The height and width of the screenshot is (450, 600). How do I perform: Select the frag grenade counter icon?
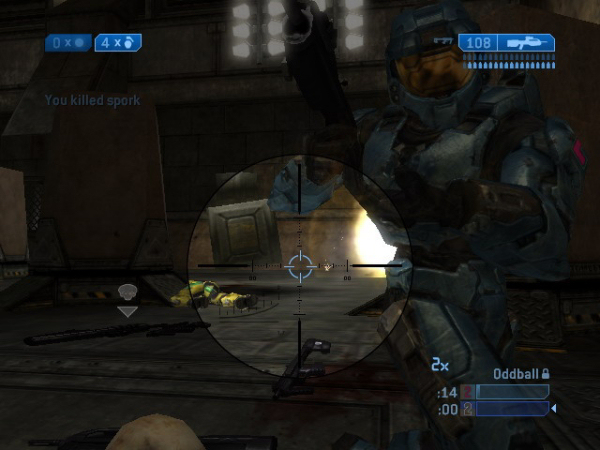(x=130, y=43)
